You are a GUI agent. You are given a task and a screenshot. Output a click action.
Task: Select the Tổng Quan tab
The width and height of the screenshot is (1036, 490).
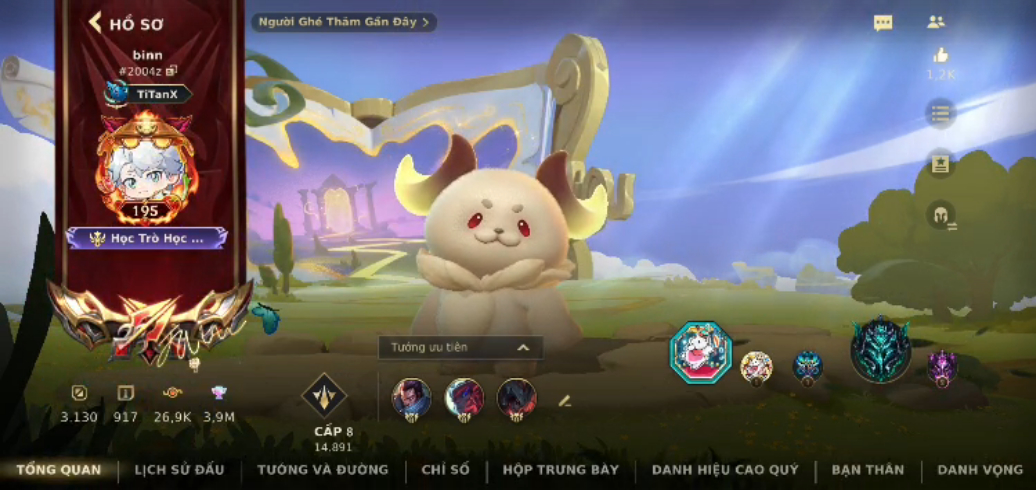click(x=58, y=469)
